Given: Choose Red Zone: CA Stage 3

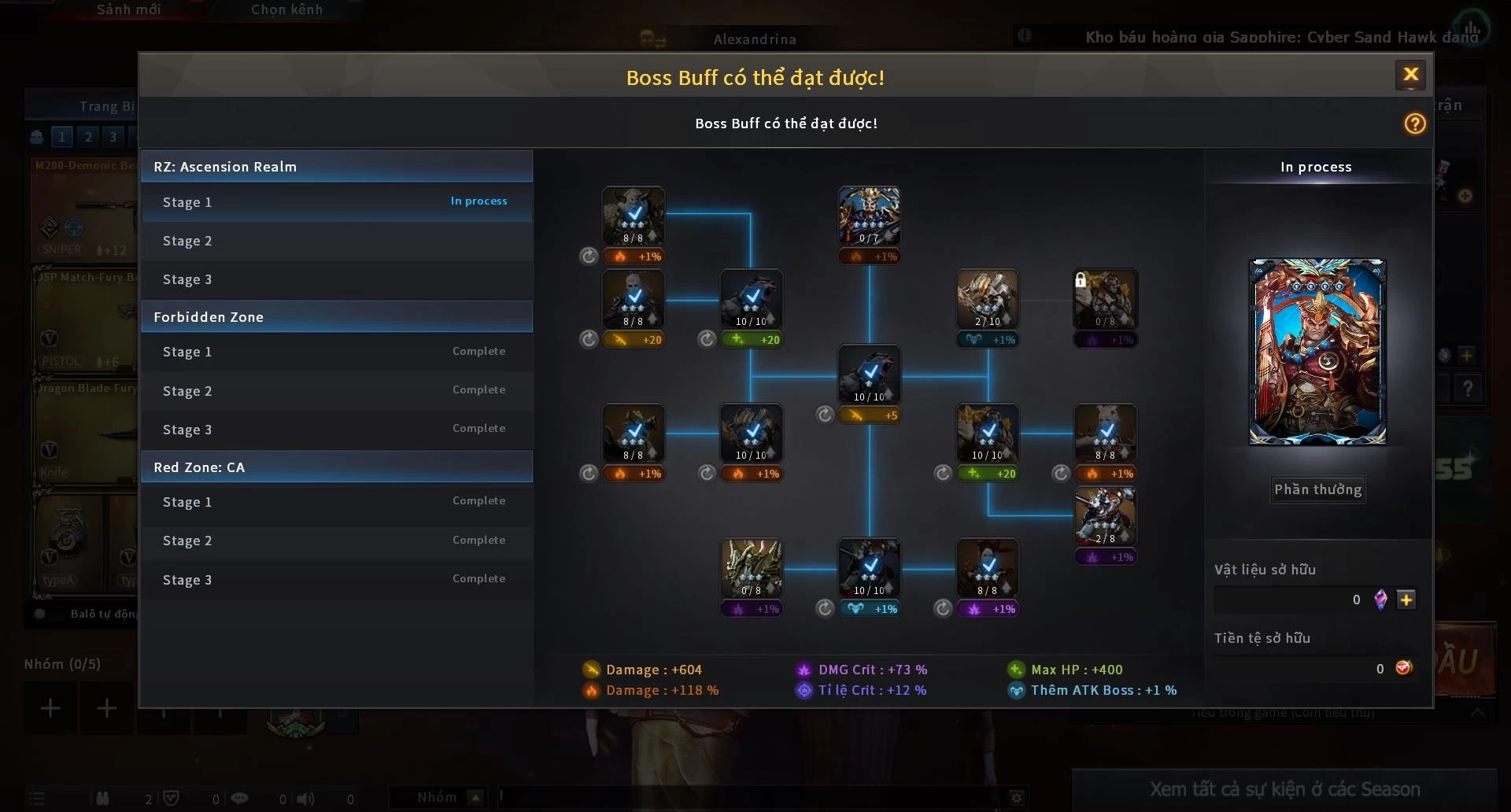Looking at the screenshot, I should (336, 580).
